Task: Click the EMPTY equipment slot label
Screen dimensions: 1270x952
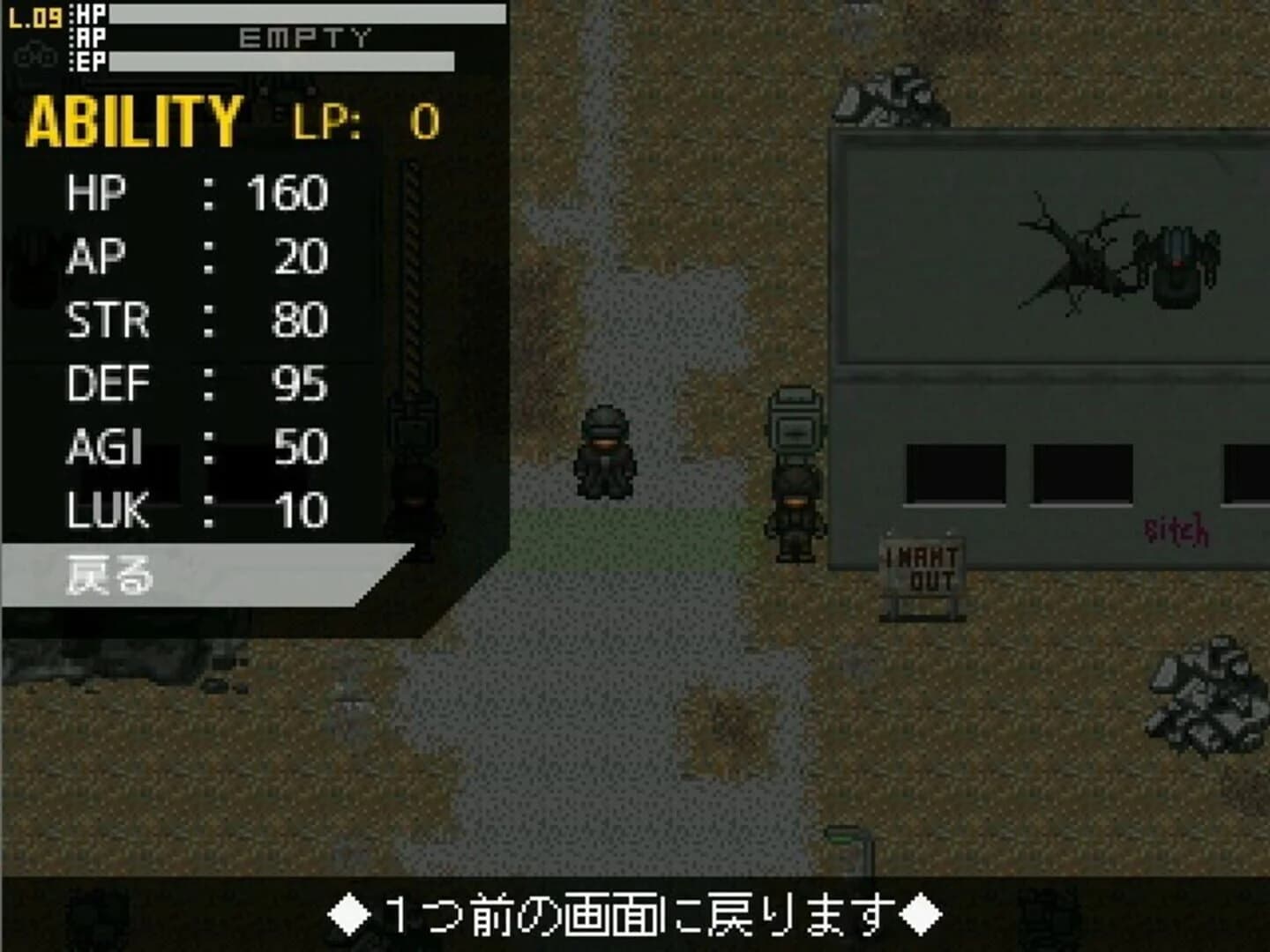Action: tap(304, 37)
